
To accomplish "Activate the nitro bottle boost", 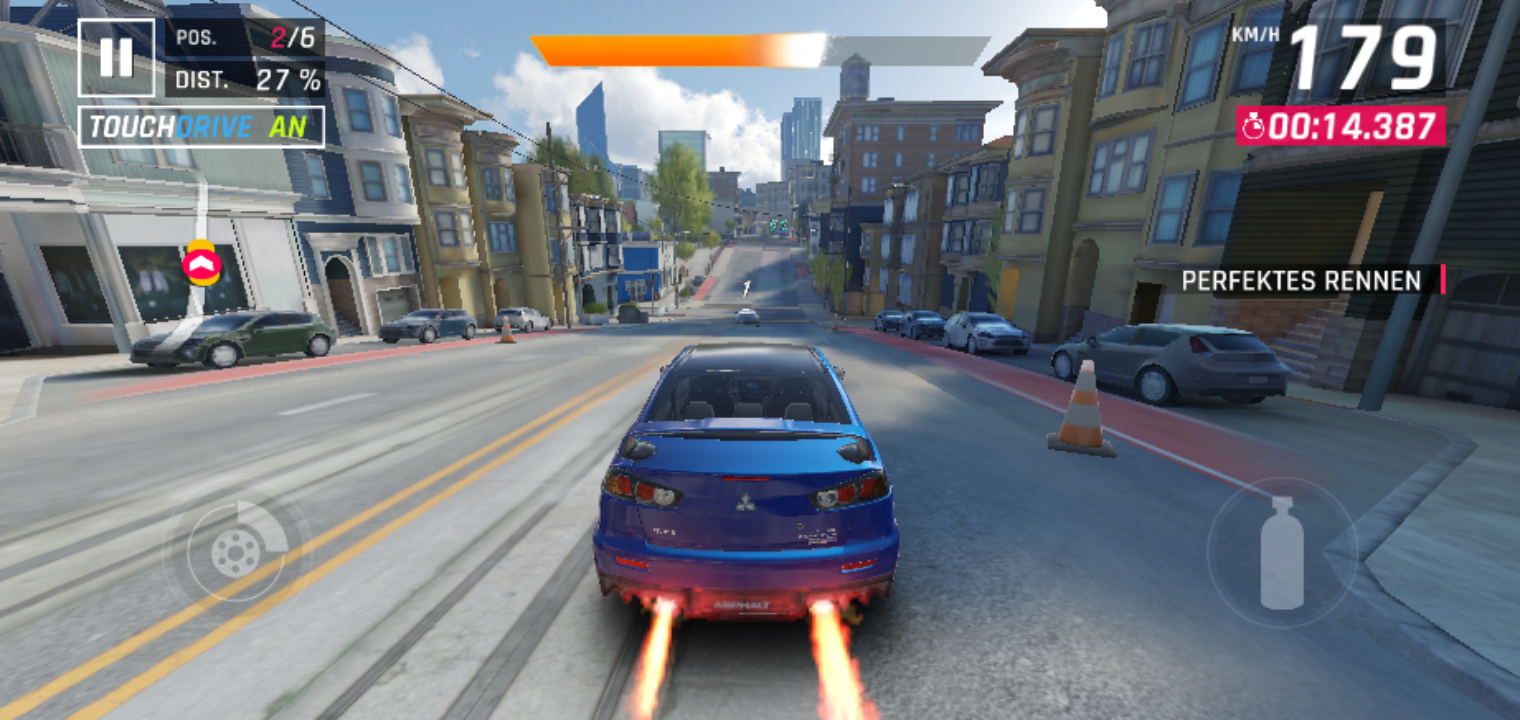I will tap(1281, 552).
